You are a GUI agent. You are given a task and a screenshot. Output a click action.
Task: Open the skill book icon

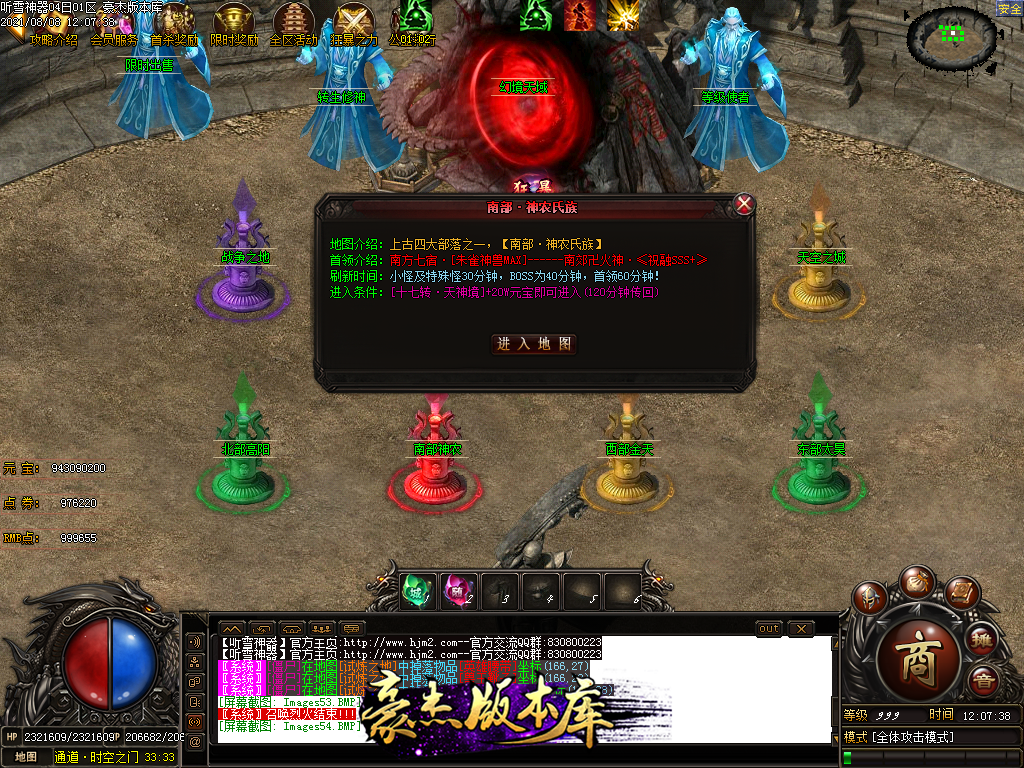(962, 593)
